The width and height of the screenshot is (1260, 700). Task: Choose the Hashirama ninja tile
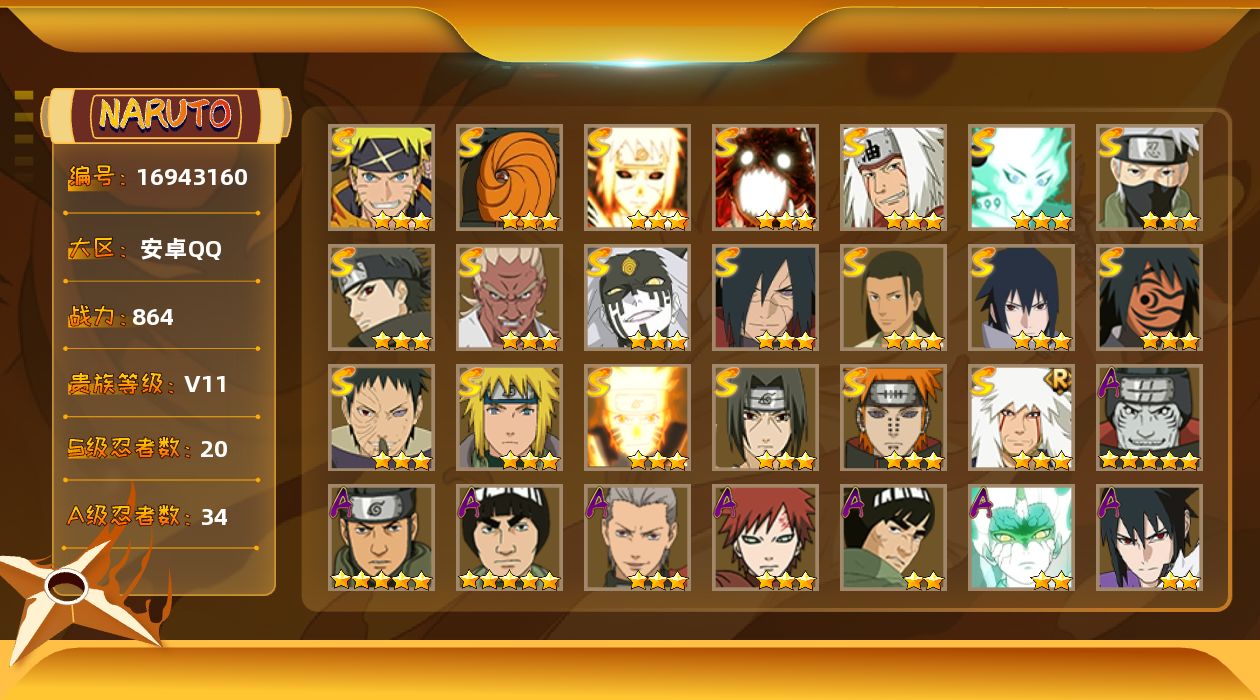coord(893,298)
